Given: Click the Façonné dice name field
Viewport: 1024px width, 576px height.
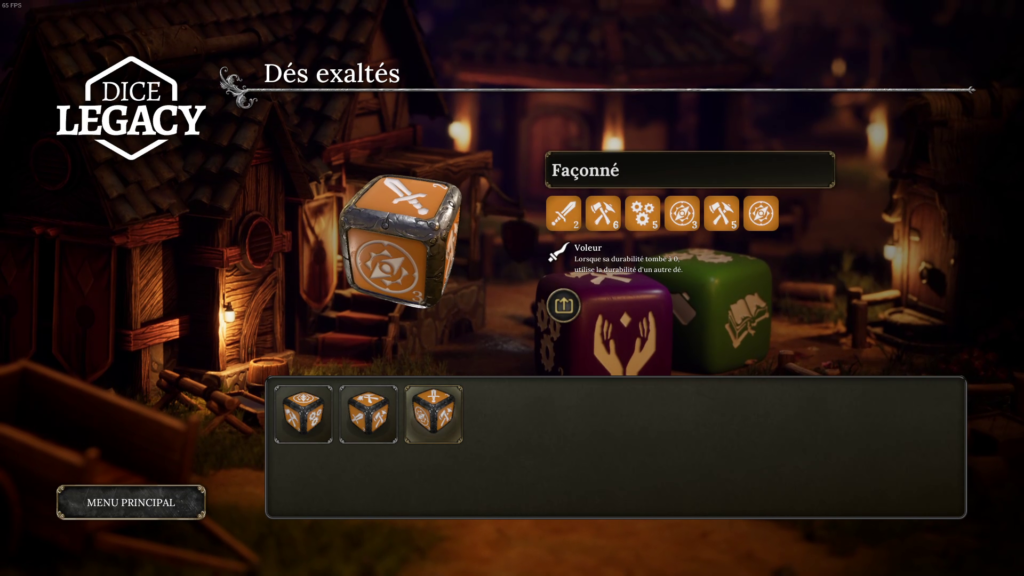Looking at the screenshot, I should click(x=689, y=170).
